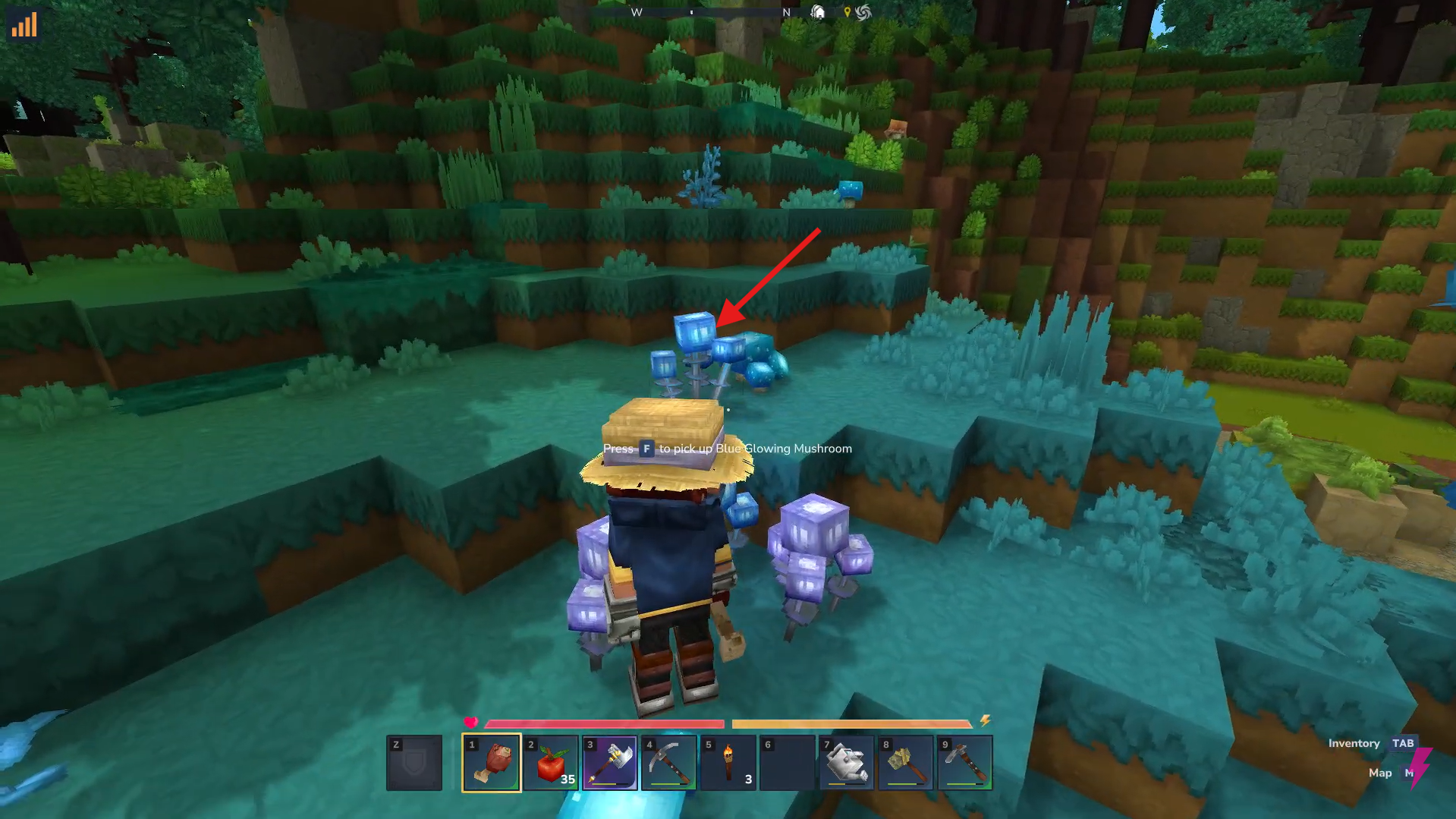
Task: Select the battle axe in slot 3
Action: click(x=610, y=763)
